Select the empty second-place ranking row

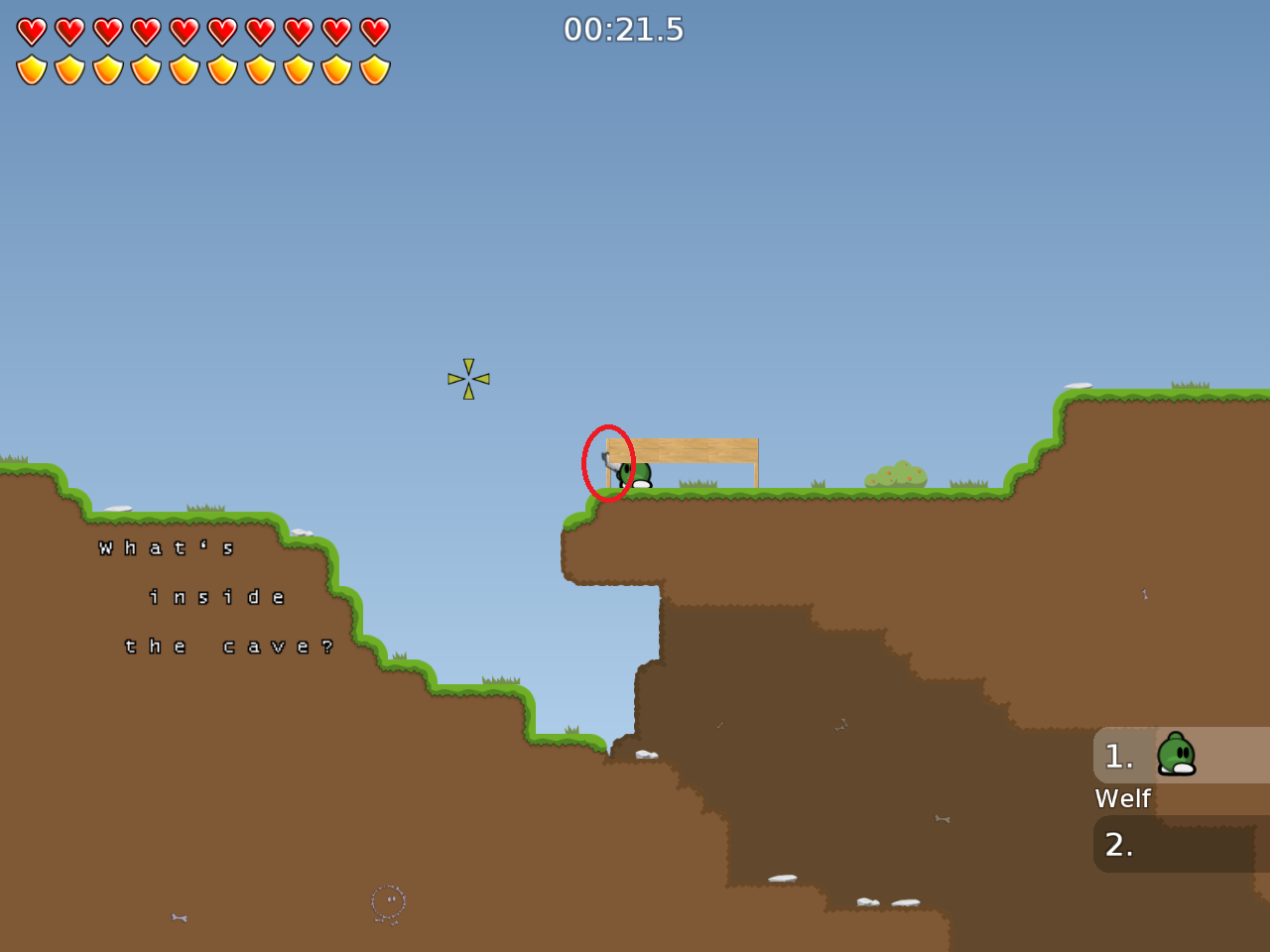pos(1181,844)
